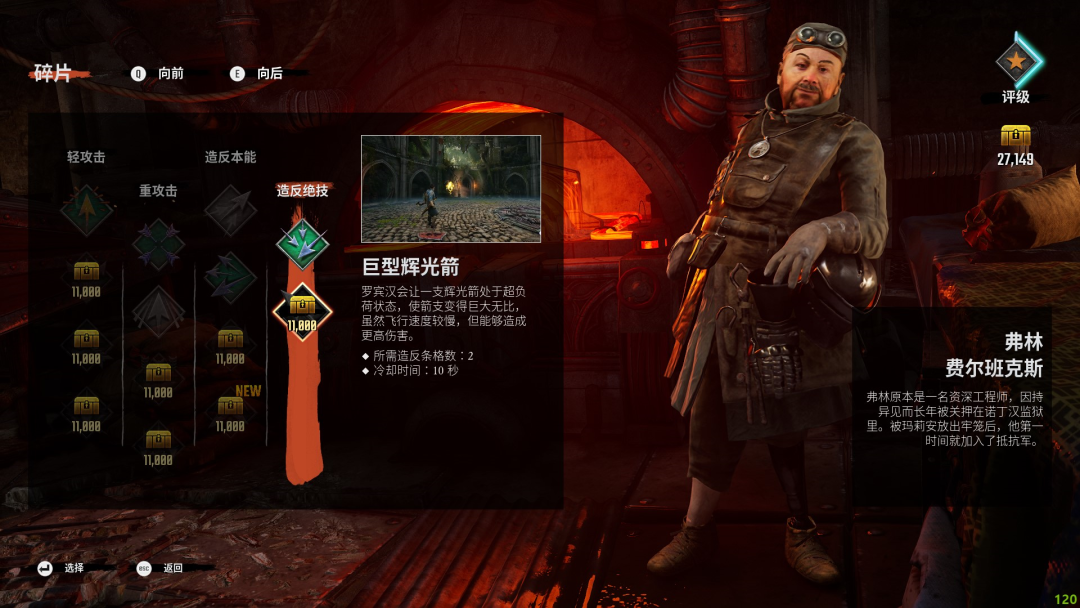The width and height of the screenshot is (1080, 608).
Task: Select the locked skill marked NEW
Action: pos(230,409)
